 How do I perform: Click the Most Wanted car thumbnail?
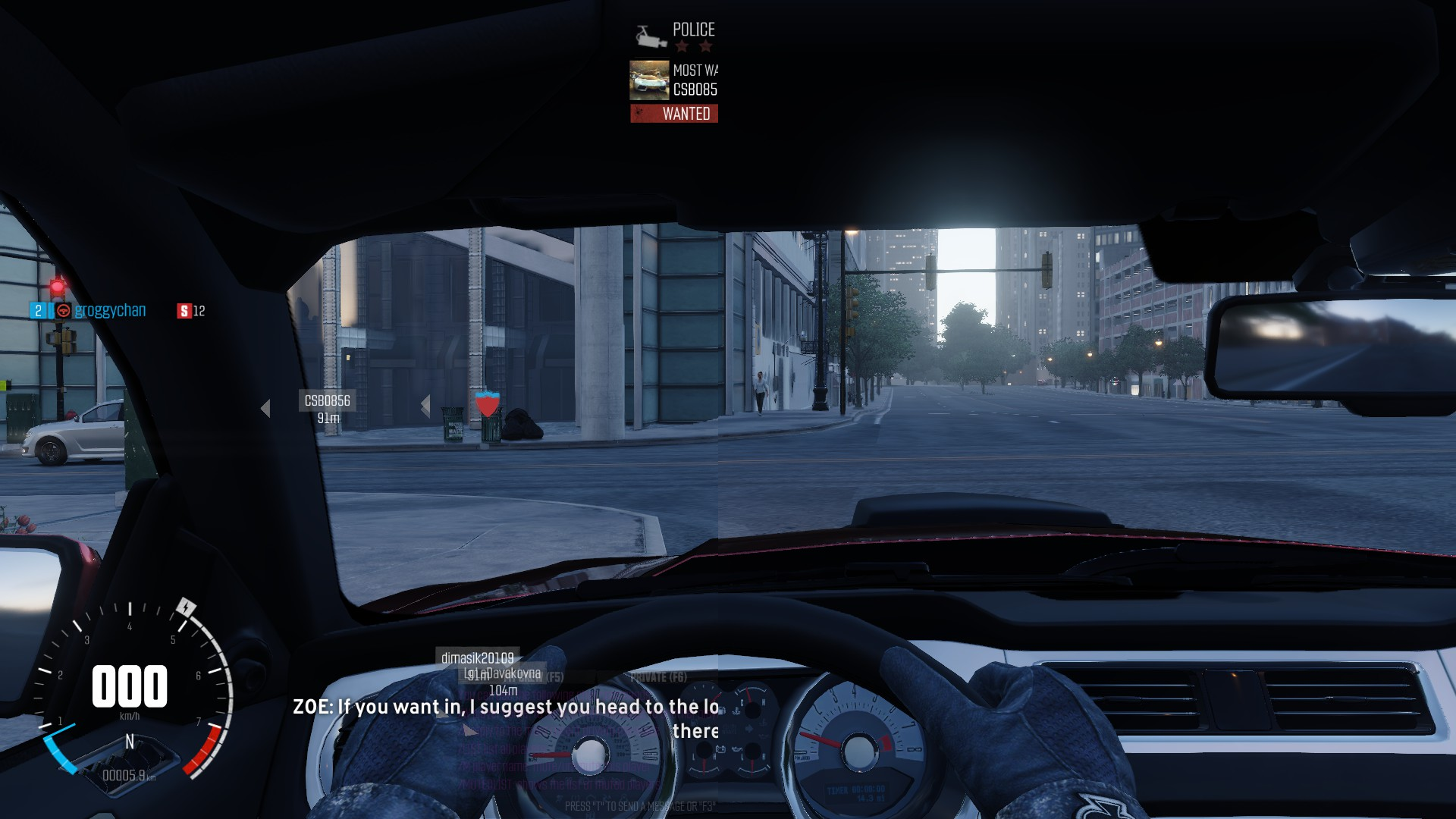pyautogui.click(x=649, y=80)
